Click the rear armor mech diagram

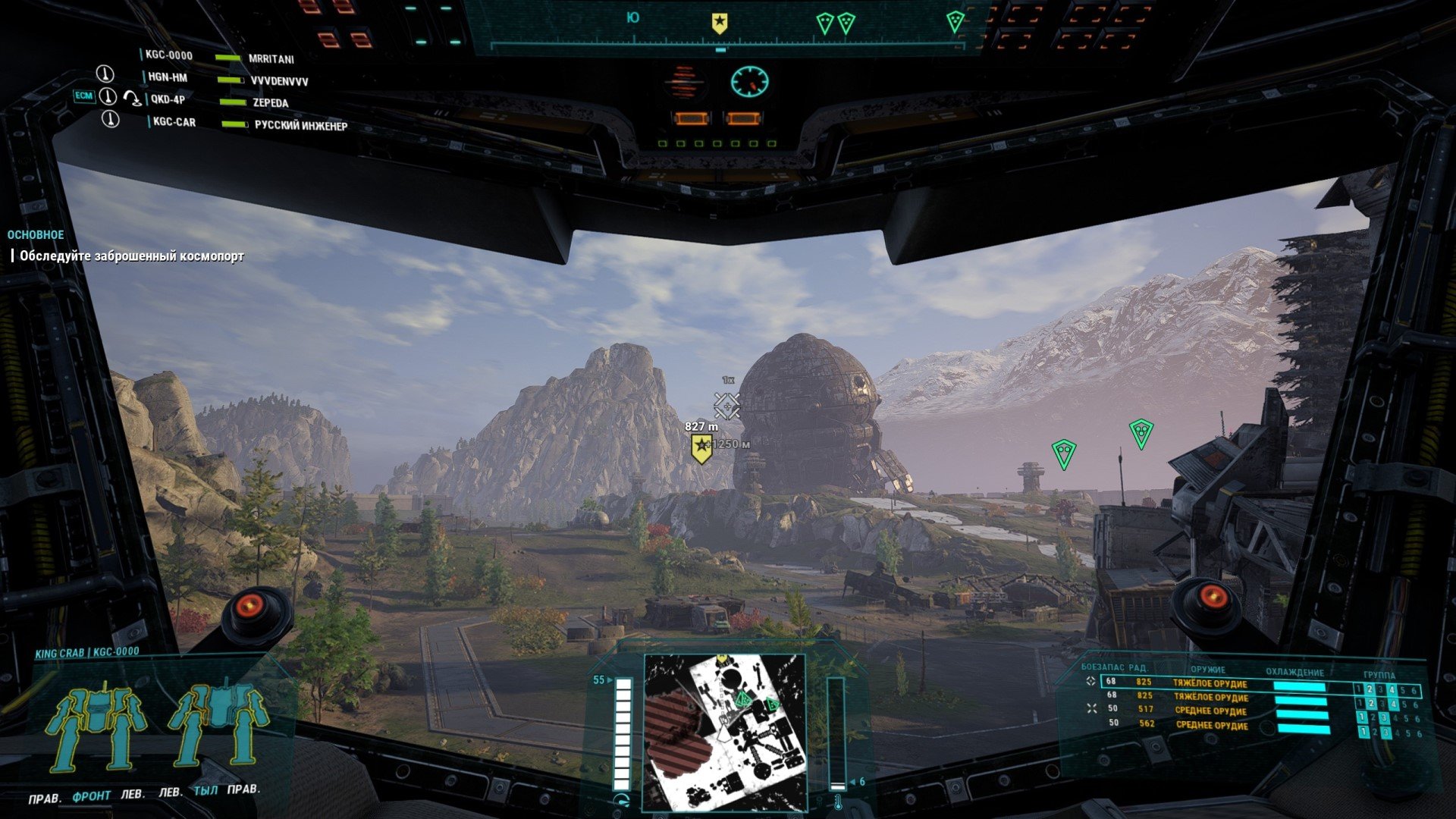pos(218,725)
